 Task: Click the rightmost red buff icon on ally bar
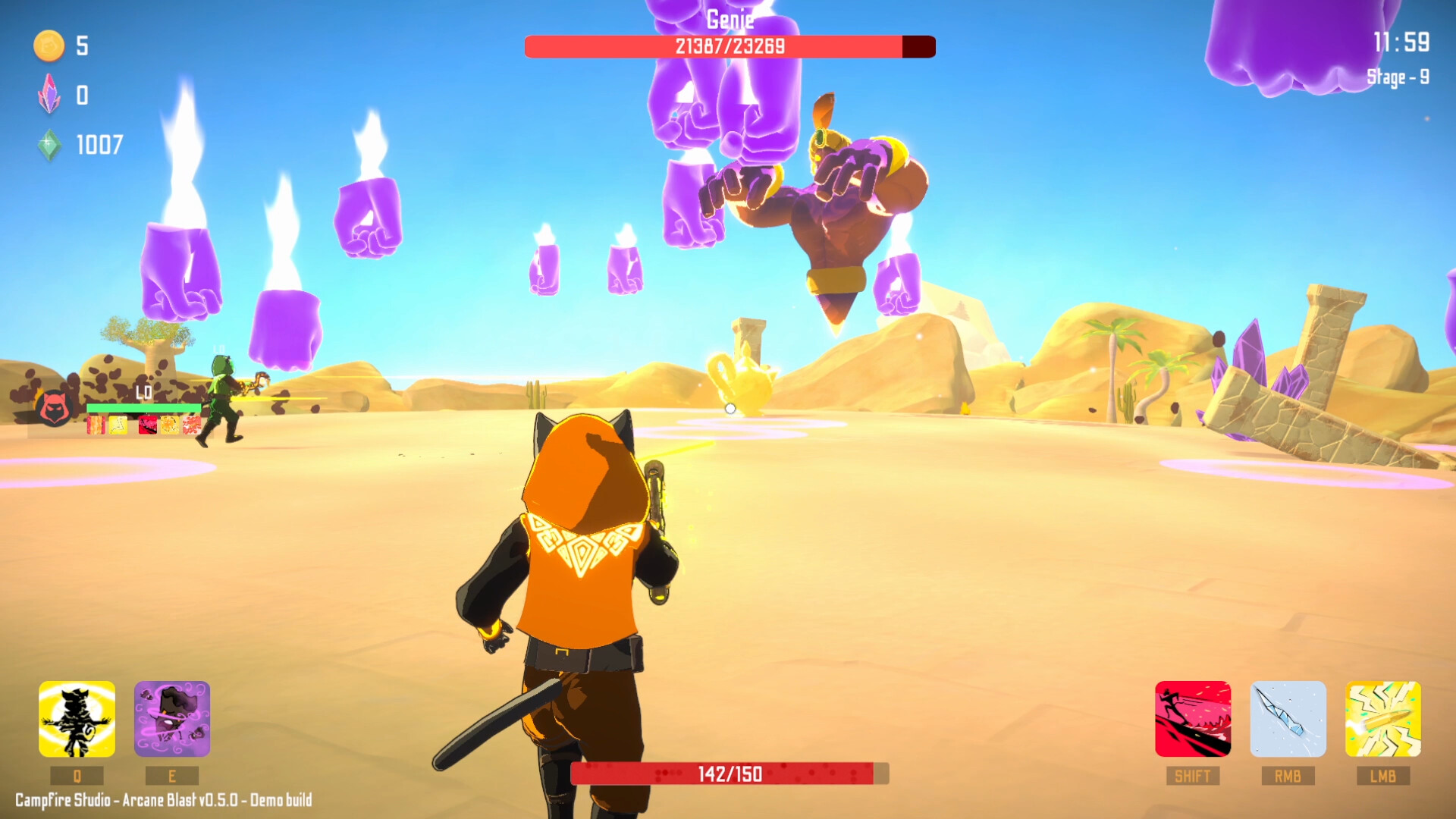point(190,426)
